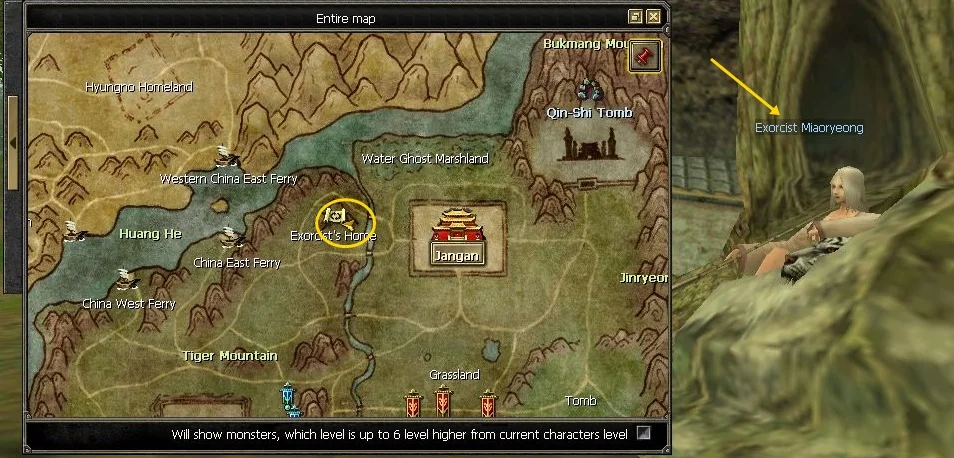
Task: Close the Entire map window
Action: [x=653, y=17]
